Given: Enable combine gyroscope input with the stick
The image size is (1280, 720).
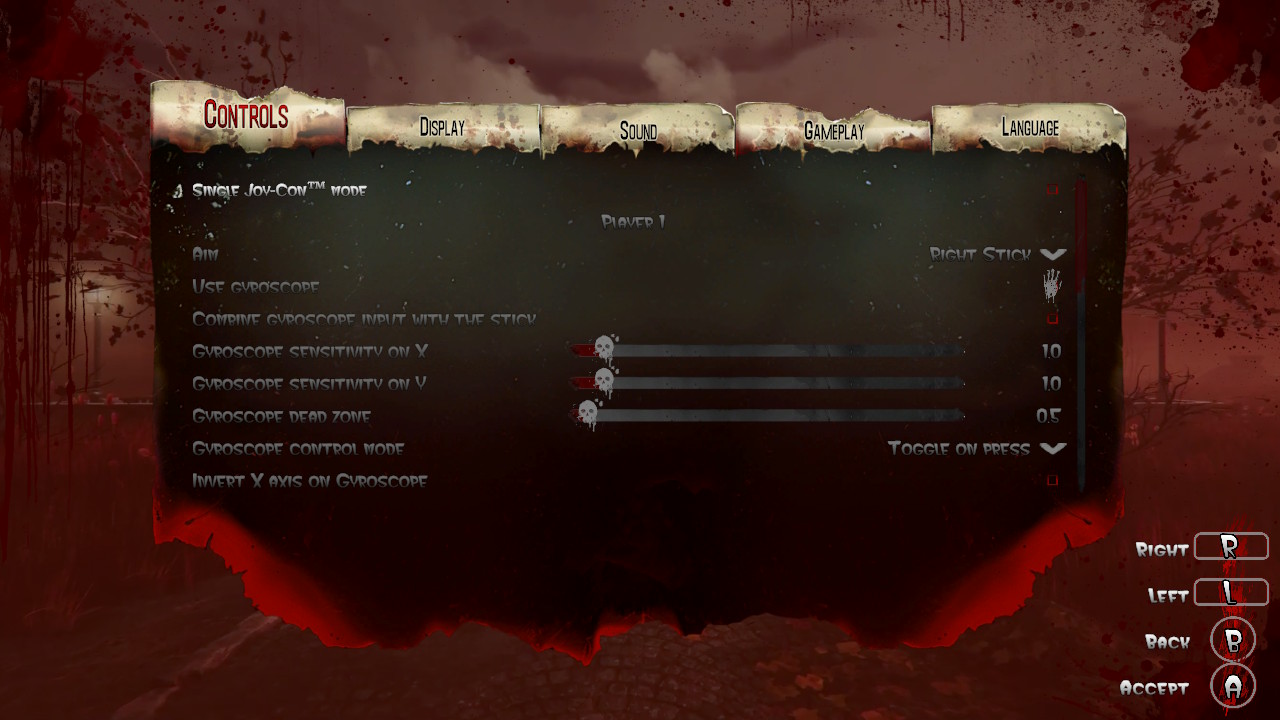Looking at the screenshot, I should click(1052, 319).
